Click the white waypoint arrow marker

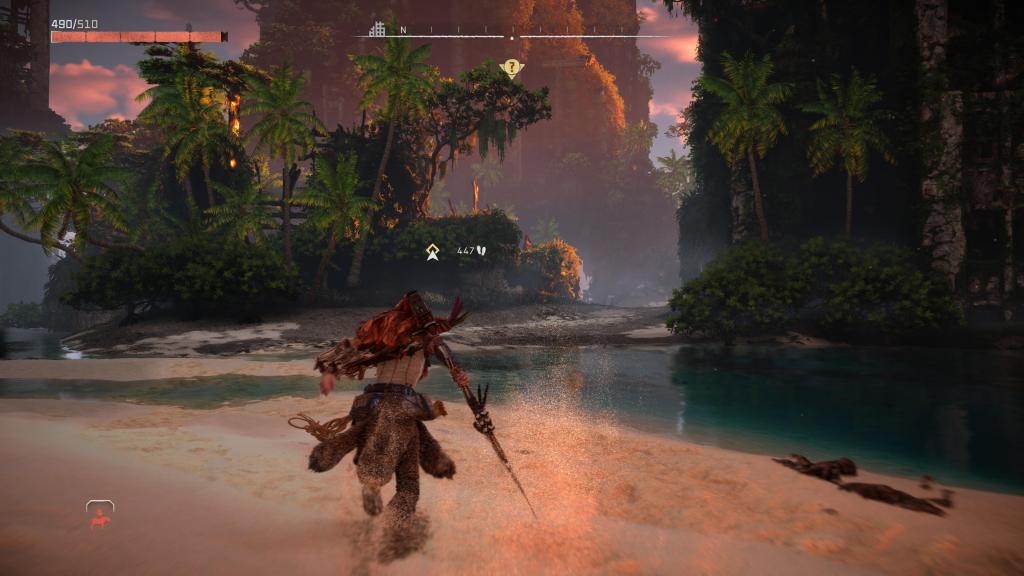pyautogui.click(x=432, y=252)
